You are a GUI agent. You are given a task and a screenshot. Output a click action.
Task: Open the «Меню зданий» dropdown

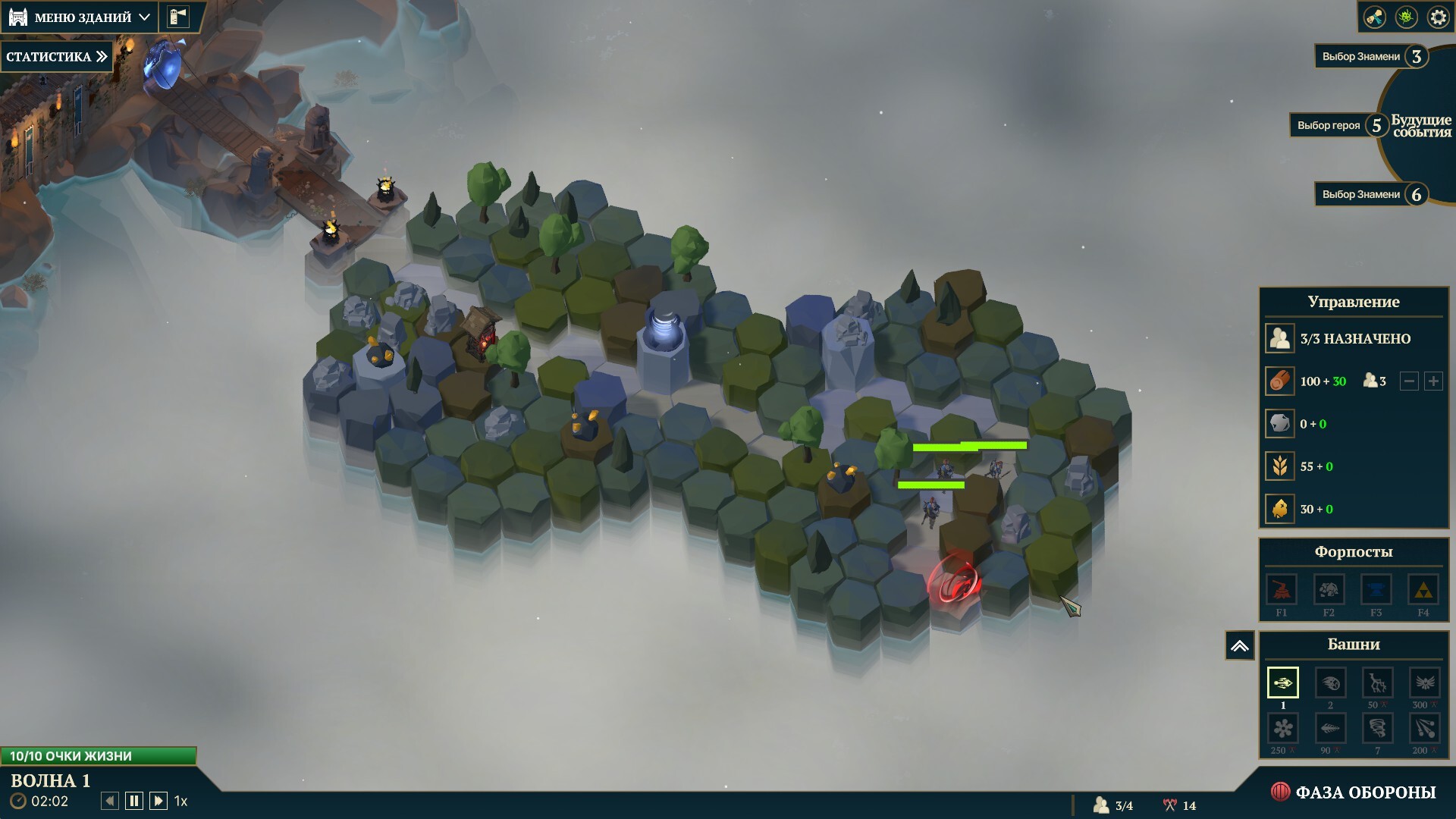coord(82,17)
